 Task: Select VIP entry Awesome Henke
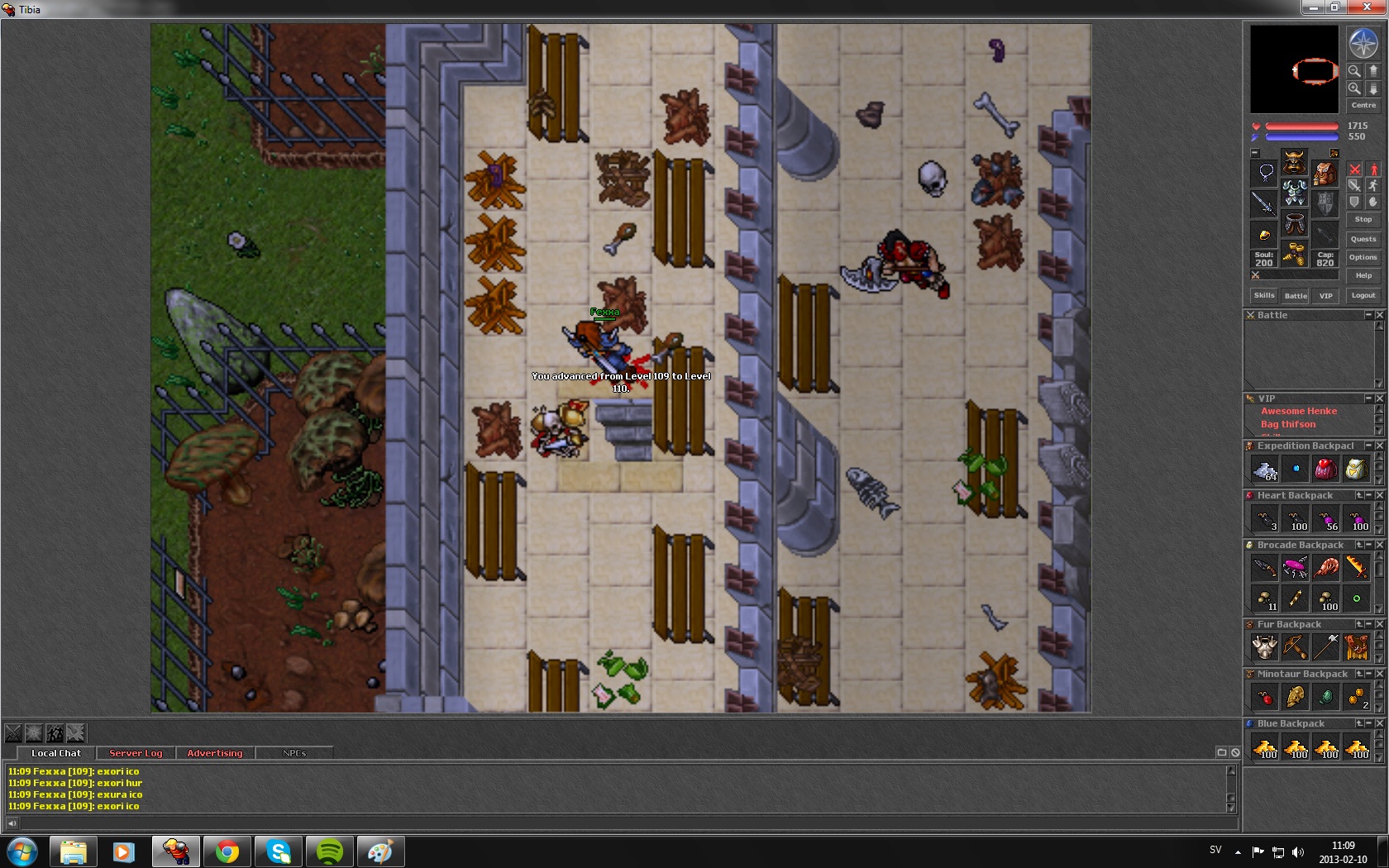coord(1298,411)
